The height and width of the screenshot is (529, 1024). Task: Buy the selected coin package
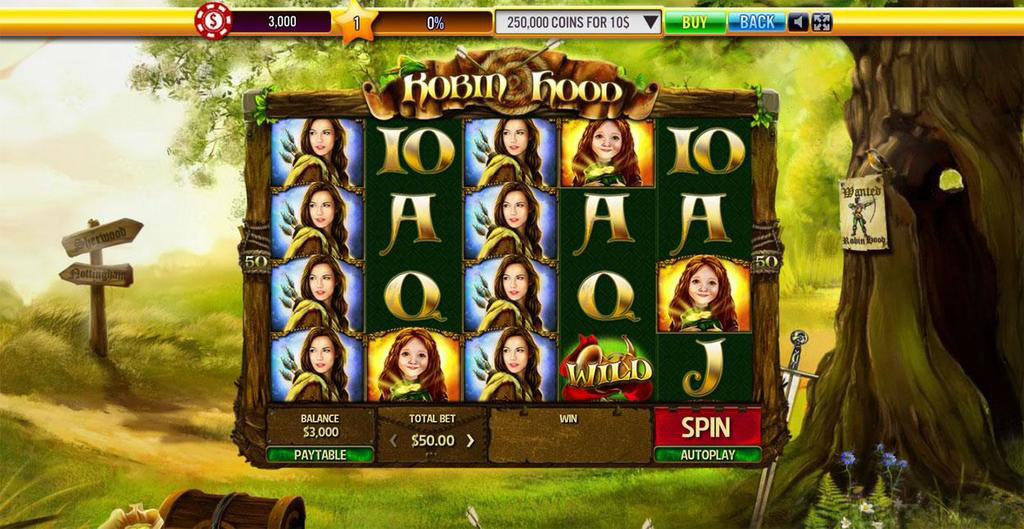[x=694, y=22]
